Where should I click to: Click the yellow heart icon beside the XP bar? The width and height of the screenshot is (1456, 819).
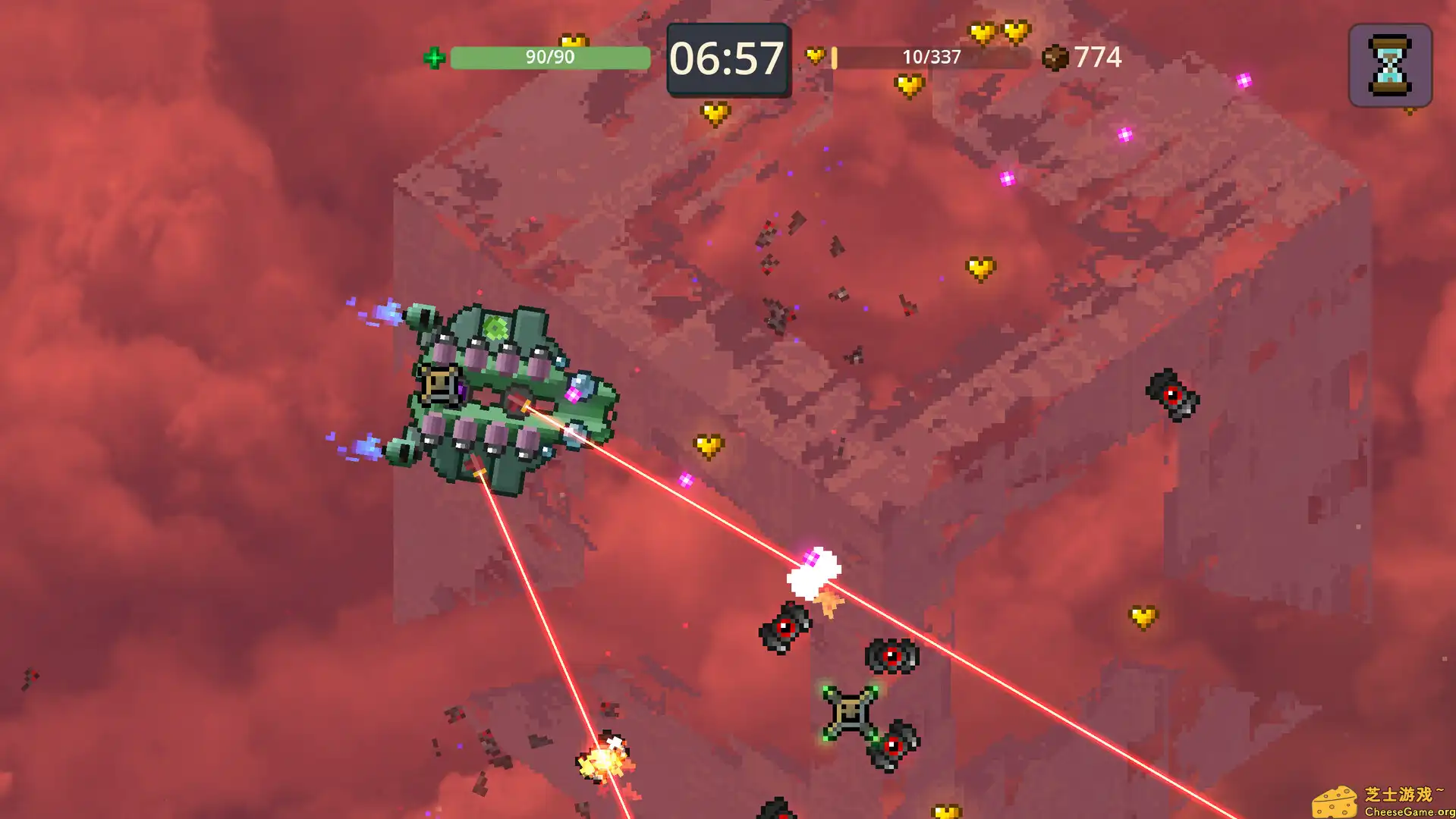[816, 54]
